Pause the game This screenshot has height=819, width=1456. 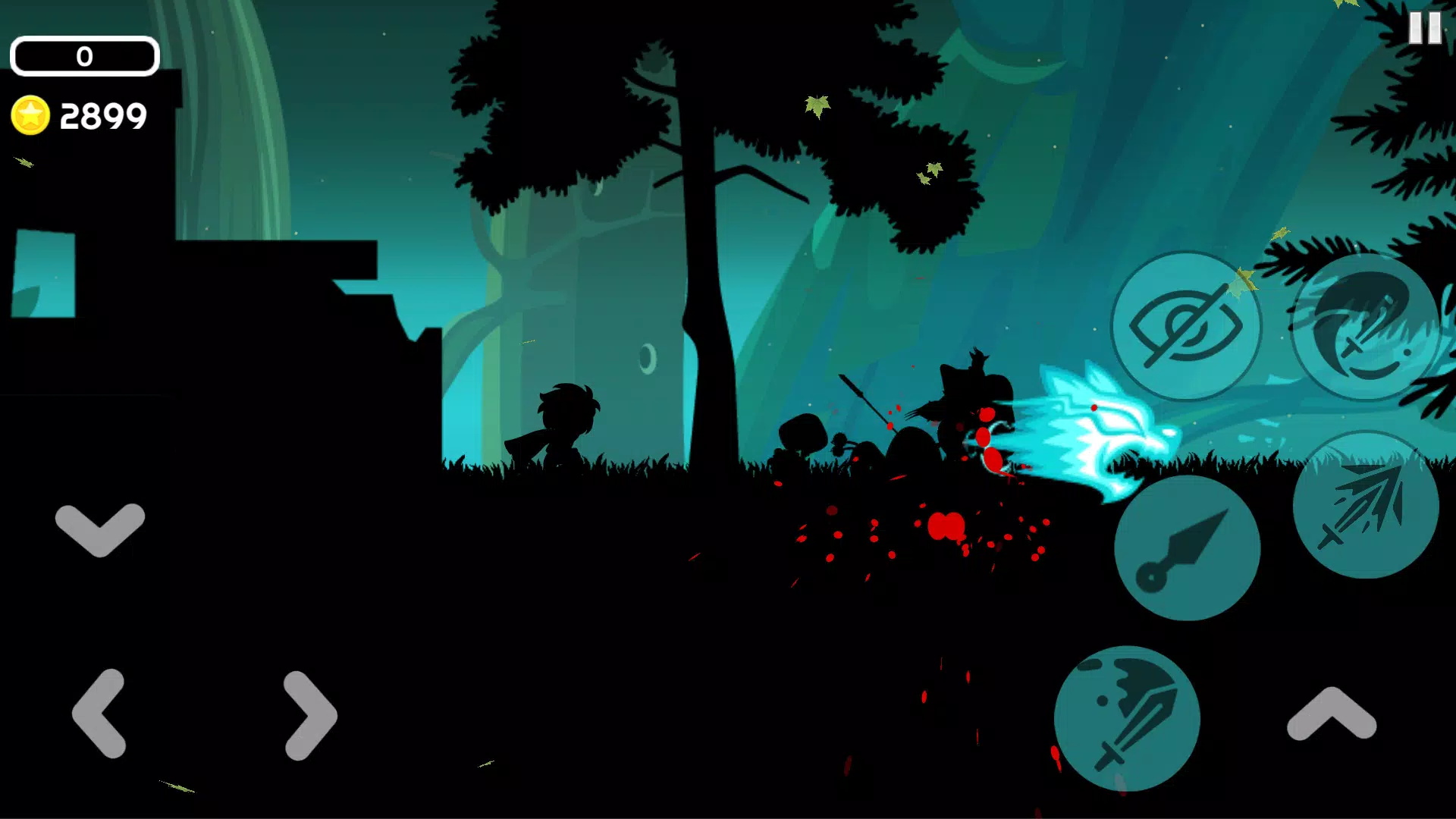click(x=1424, y=29)
